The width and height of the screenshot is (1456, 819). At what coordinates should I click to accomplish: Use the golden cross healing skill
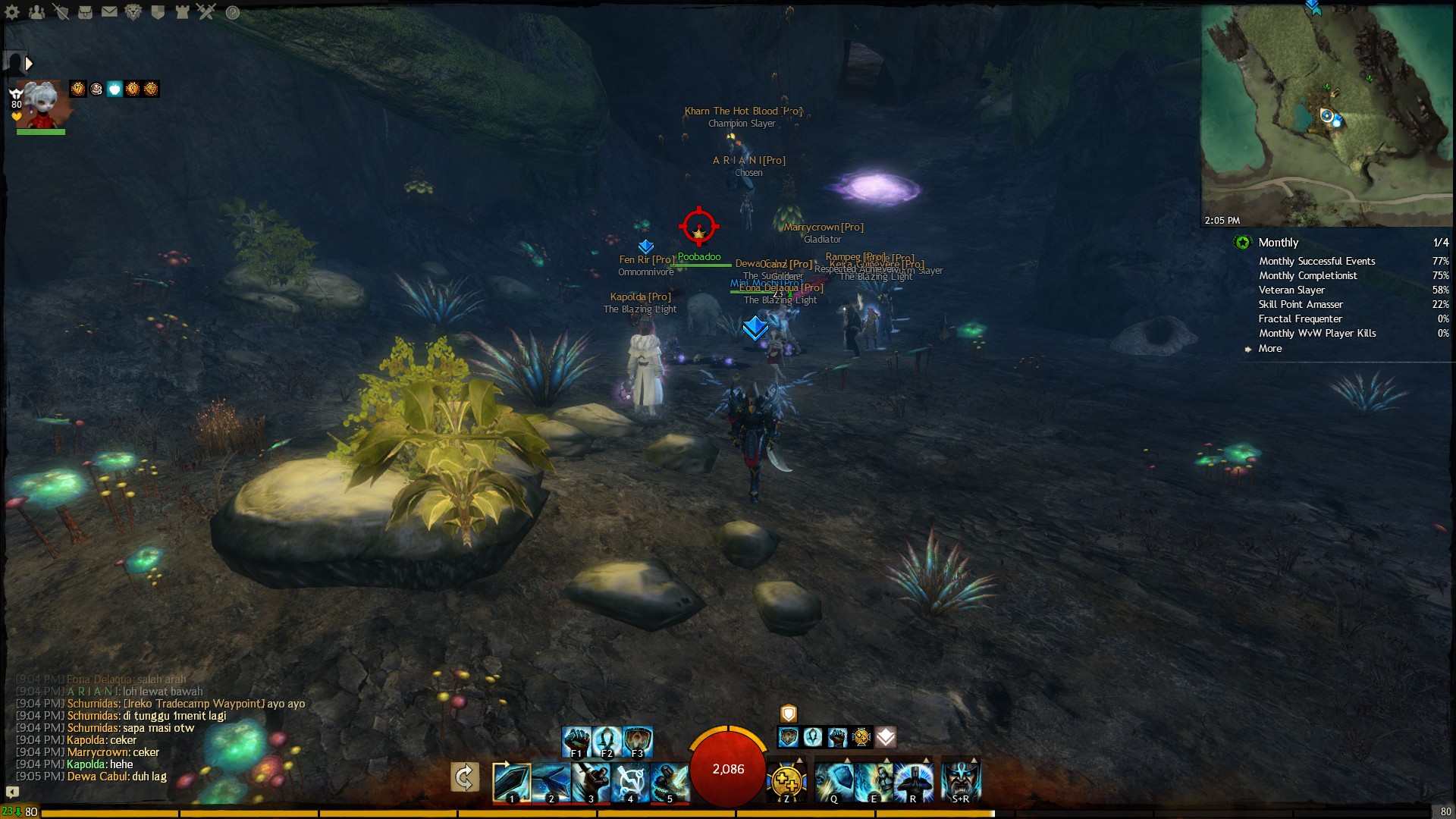[x=786, y=781]
